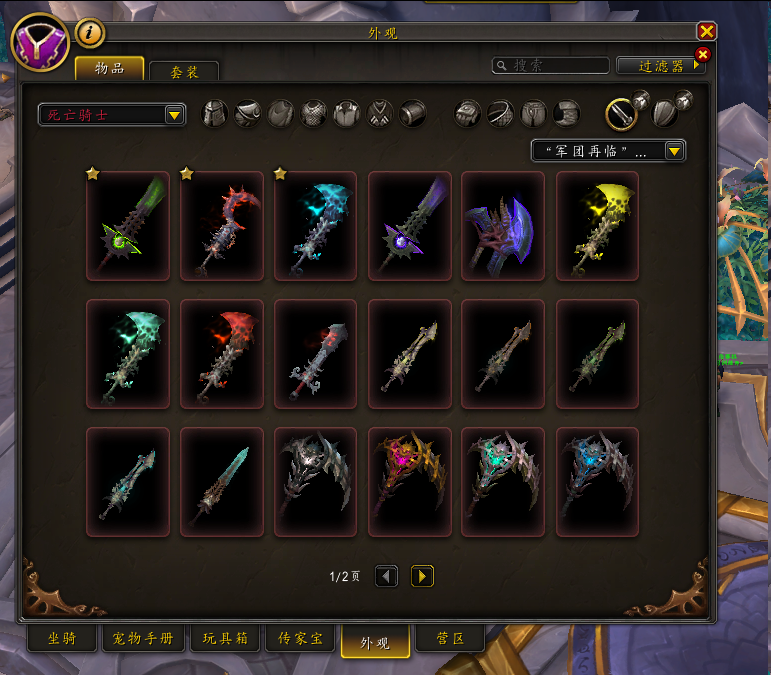Select the 物品 items tab

click(x=109, y=68)
